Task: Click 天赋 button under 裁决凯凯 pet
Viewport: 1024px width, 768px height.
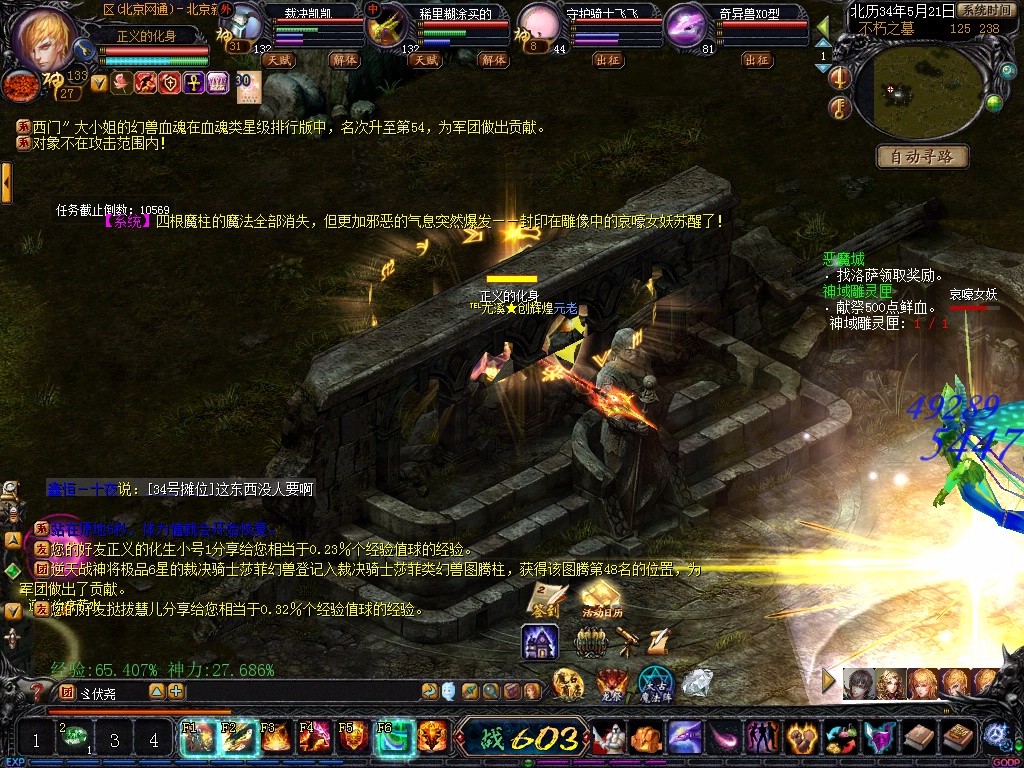Action: point(277,60)
